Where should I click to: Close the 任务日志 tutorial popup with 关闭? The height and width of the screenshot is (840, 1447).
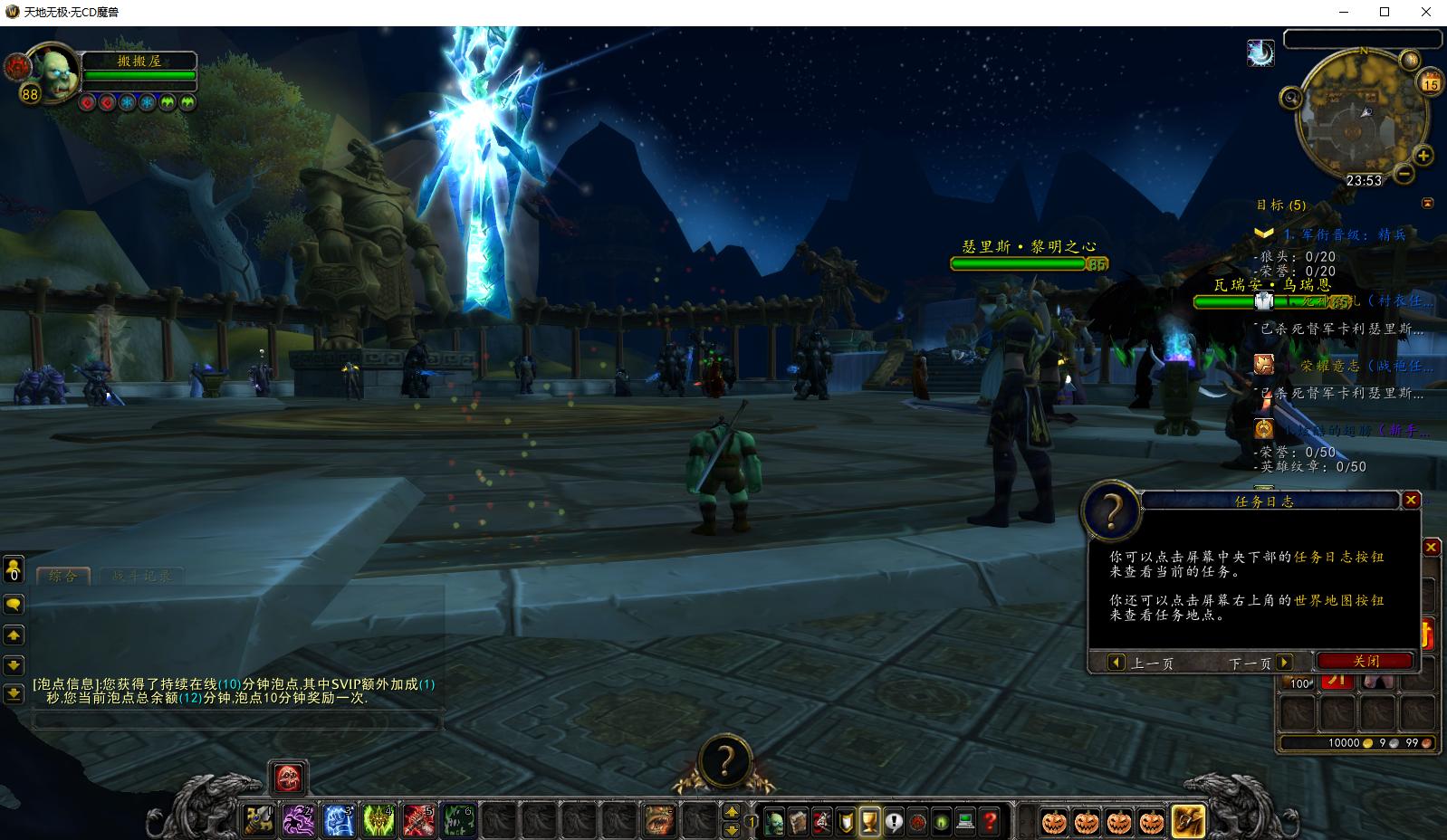(x=1366, y=662)
